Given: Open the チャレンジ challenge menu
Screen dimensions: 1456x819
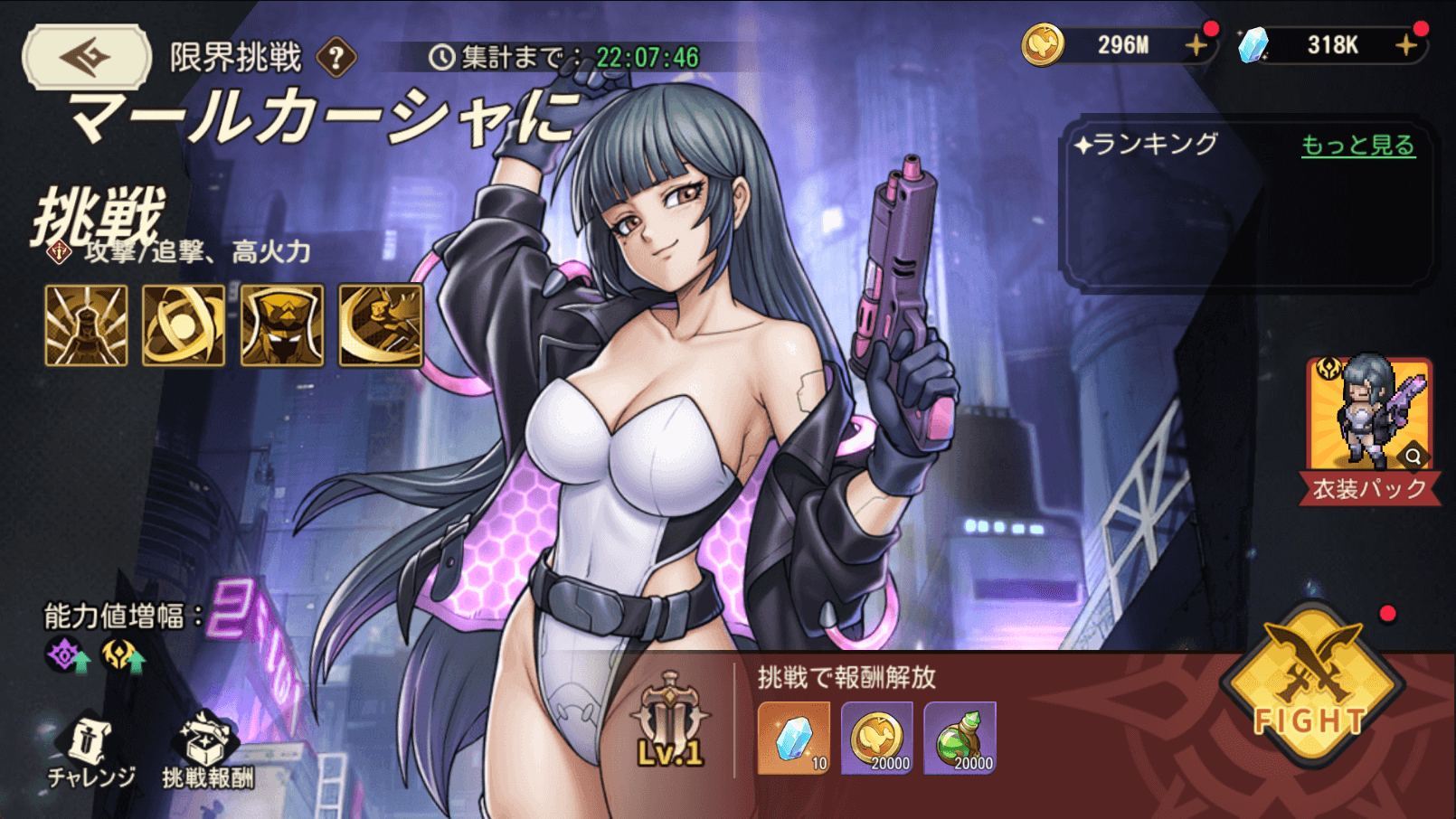Looking at the screenshot, I should coord(90,752).
